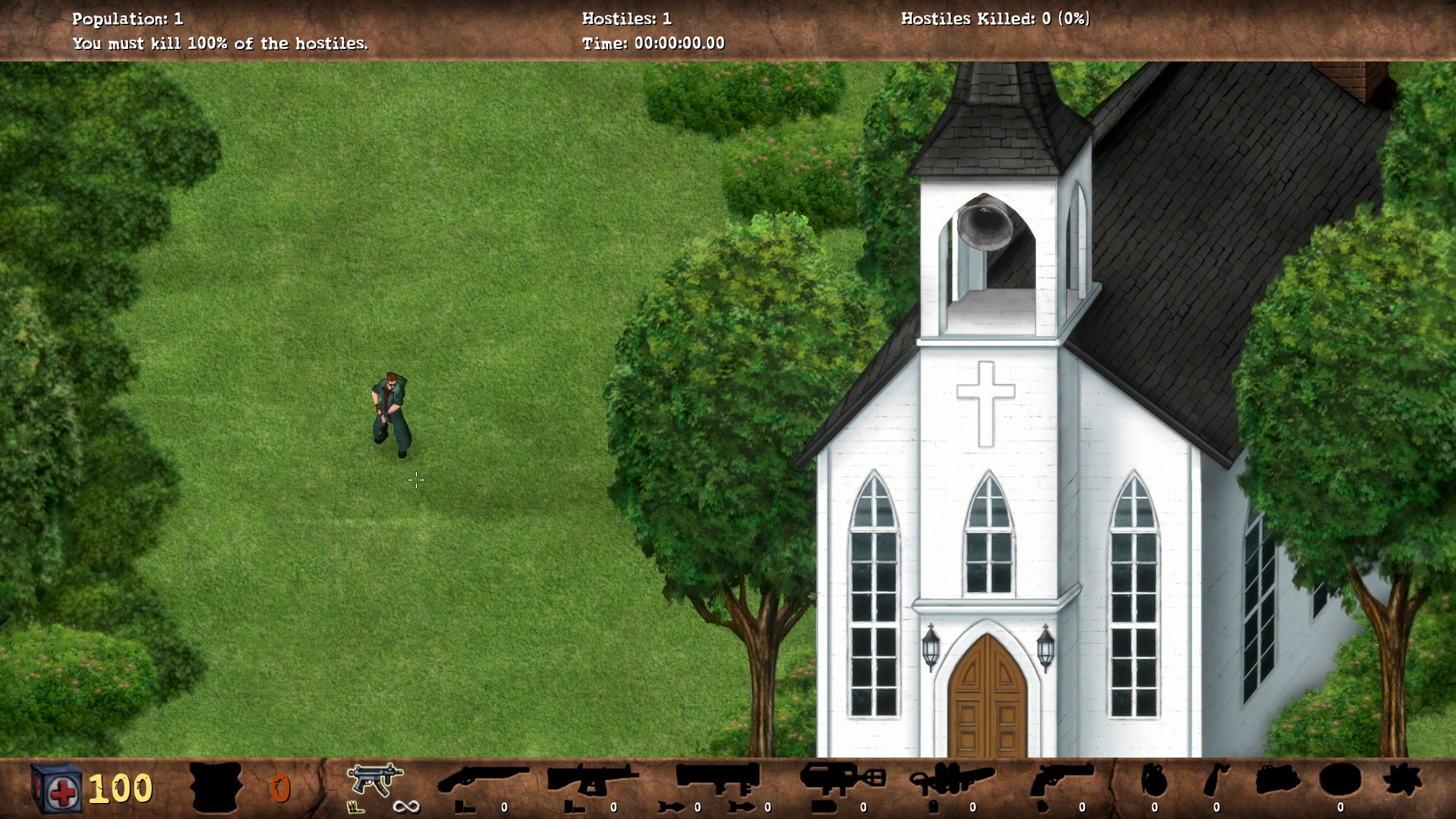Pick the hand grenade silhouette

click(1154, 780)
